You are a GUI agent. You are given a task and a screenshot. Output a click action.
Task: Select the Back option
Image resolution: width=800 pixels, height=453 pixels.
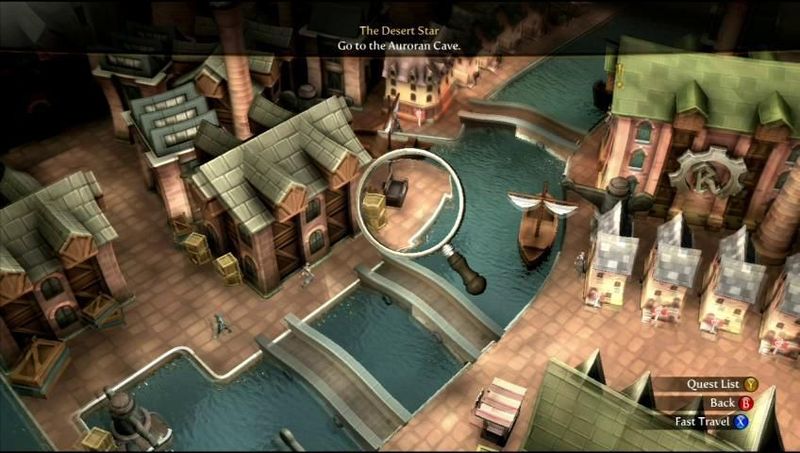730,402
